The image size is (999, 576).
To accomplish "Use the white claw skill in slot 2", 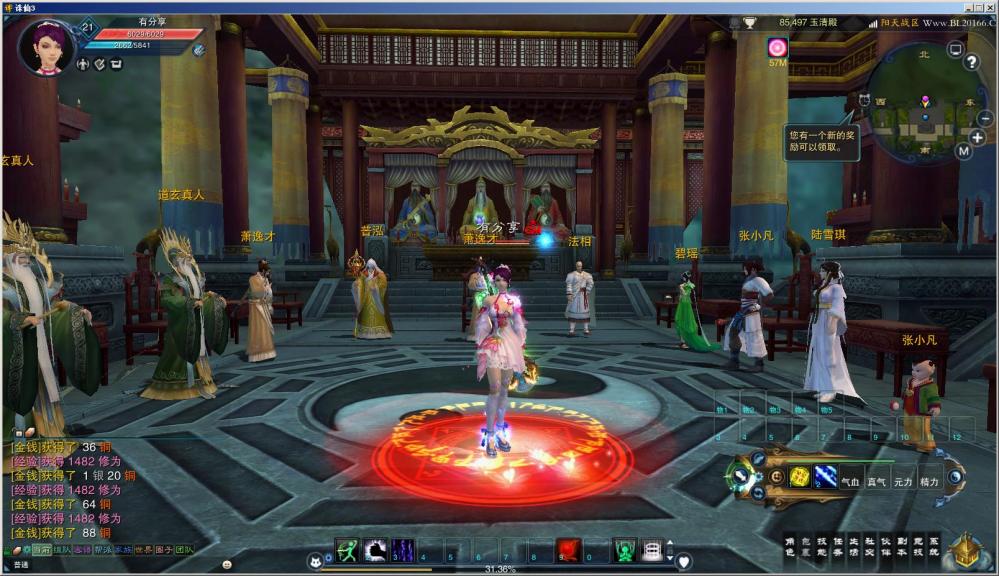I will coord(375,549).
